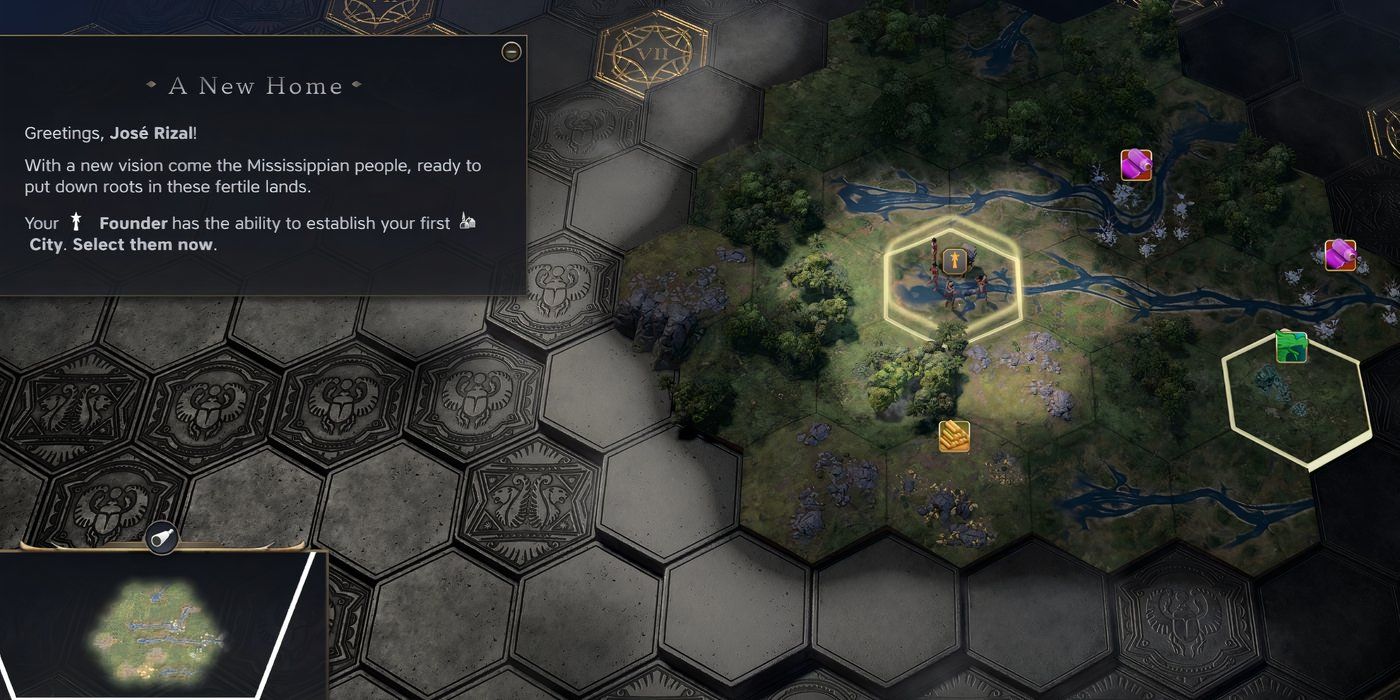Minimize the A New Home tutorial panel
The height and width of the screenshot is (700, 1400).
pyautogui.click(x=511, y=51)
